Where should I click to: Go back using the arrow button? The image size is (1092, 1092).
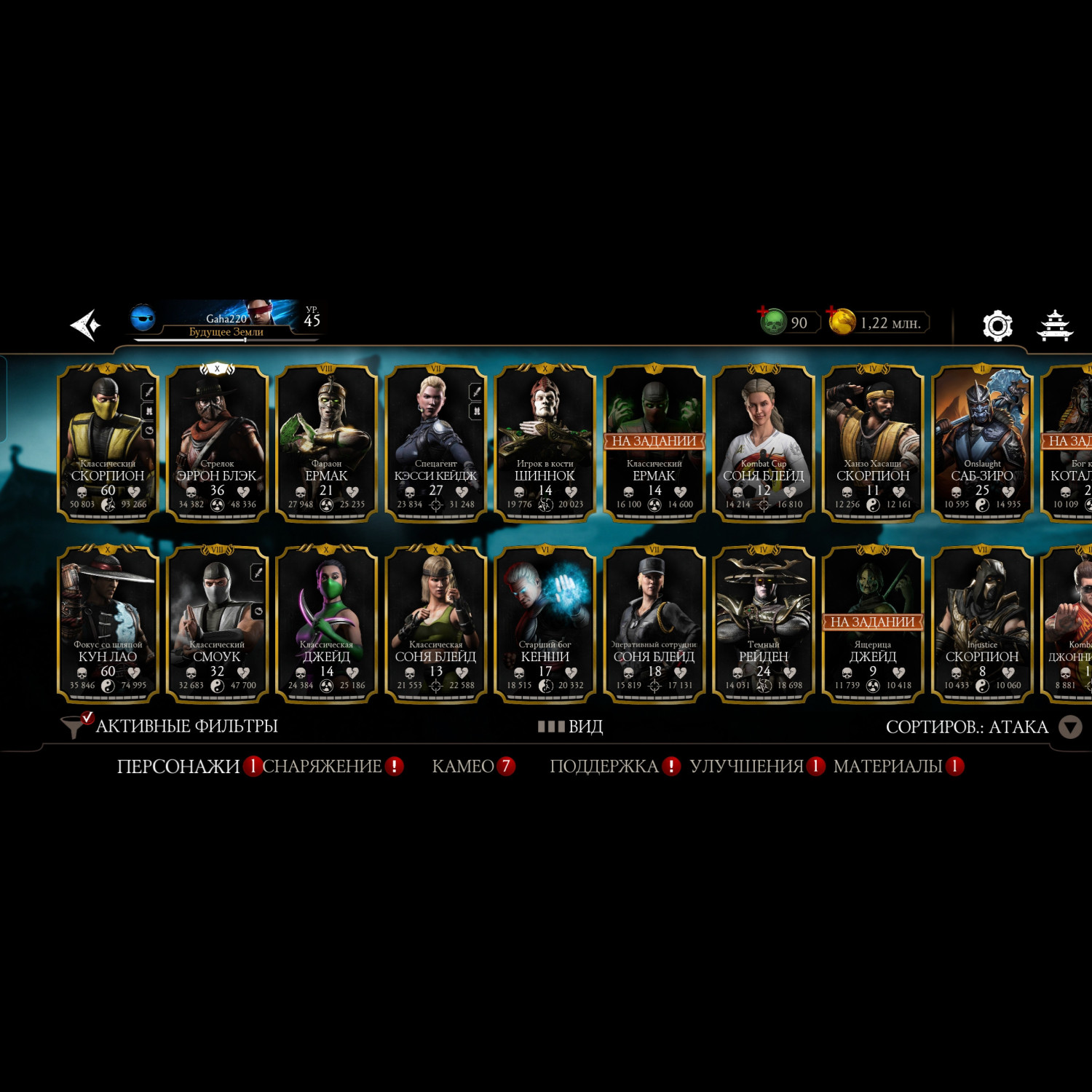(86, 325)
